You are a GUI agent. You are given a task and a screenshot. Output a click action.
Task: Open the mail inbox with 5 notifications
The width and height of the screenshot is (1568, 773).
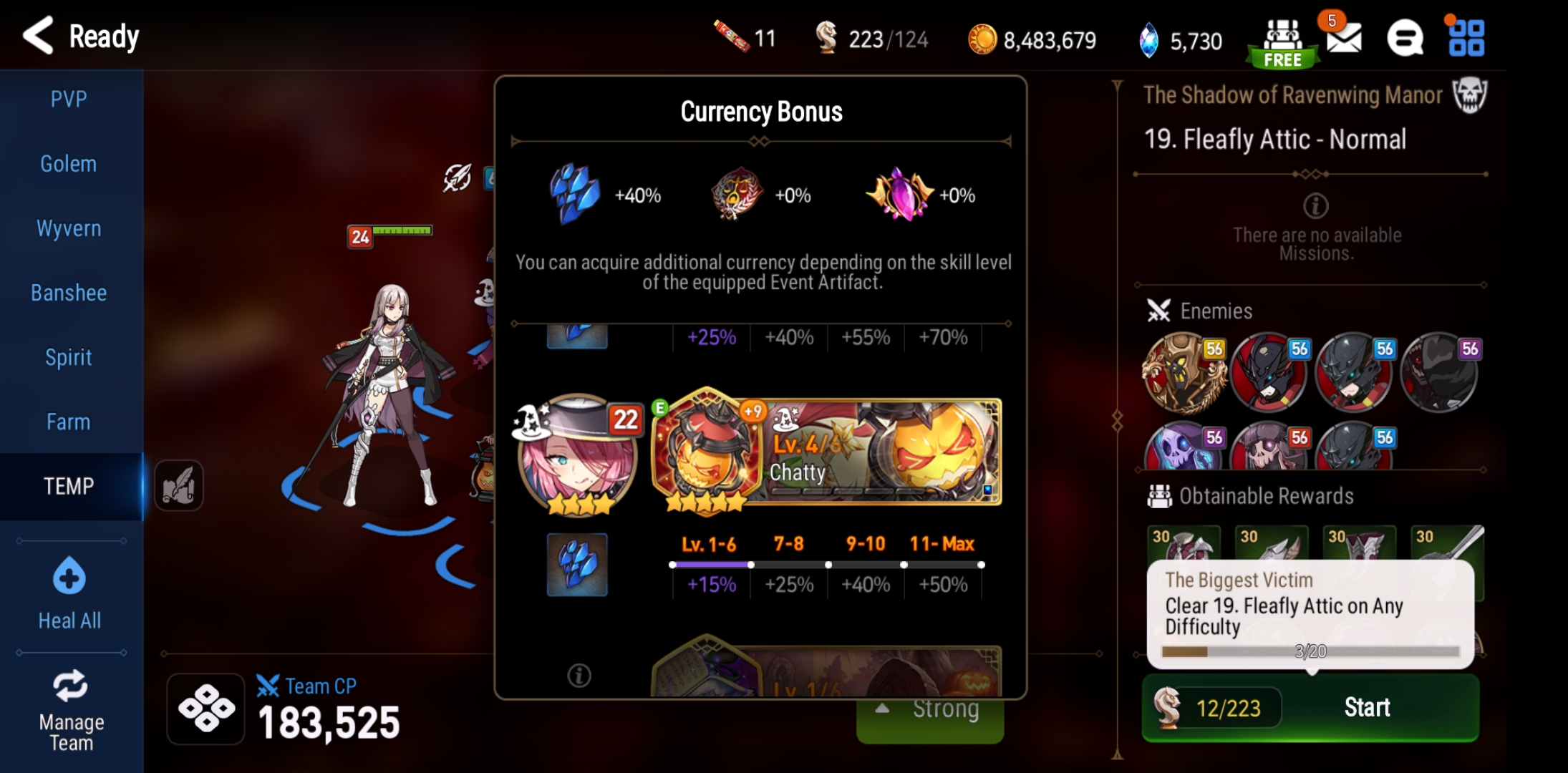(1344, 39)
